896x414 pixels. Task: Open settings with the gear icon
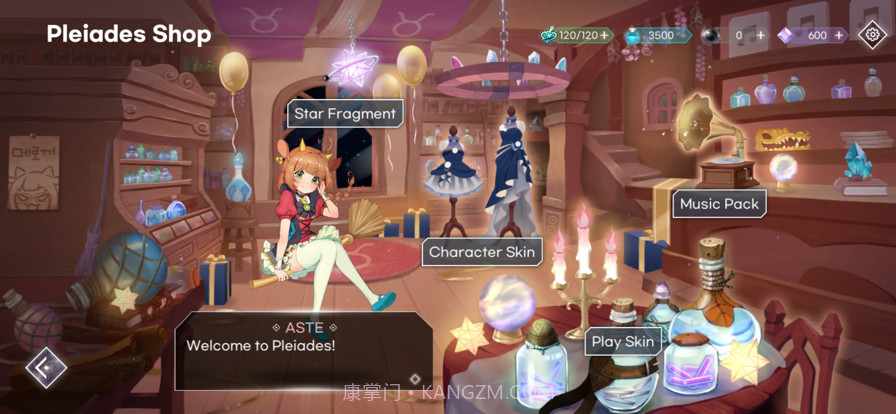point(873,35)
